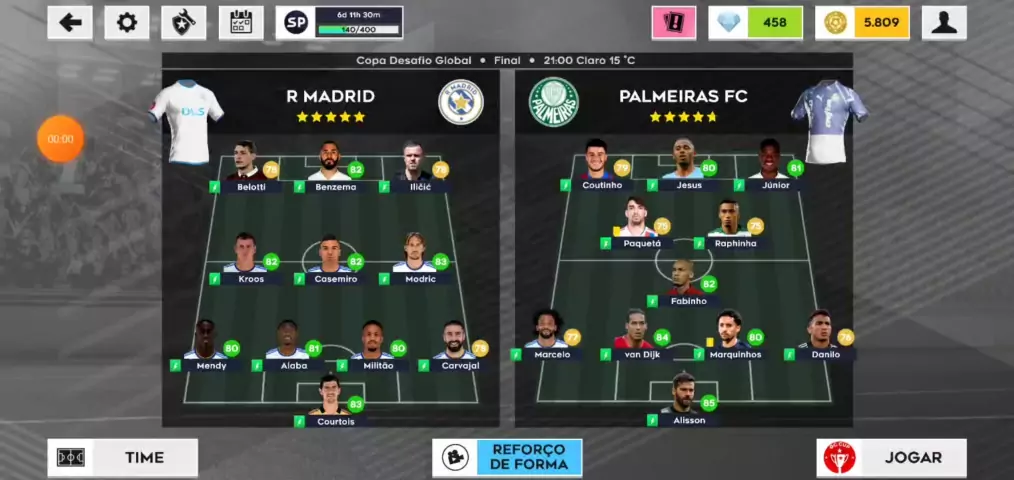Open the coins balance showing 5.809
Viewport: 1014px width, 480px height.
[862, 22]
